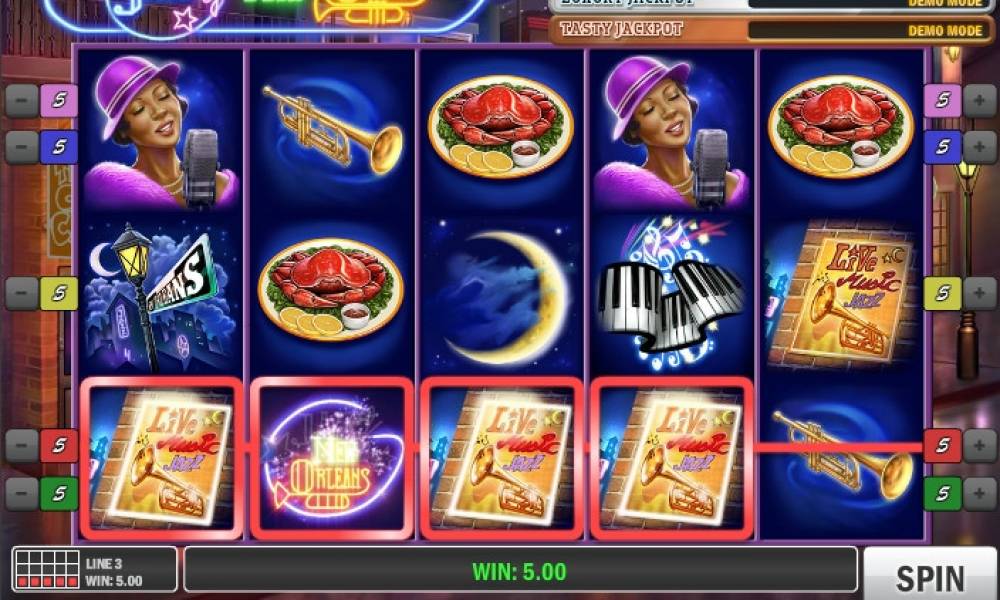
Task: Decrease the blue line bet with minus
Action: tap(22, 147)
